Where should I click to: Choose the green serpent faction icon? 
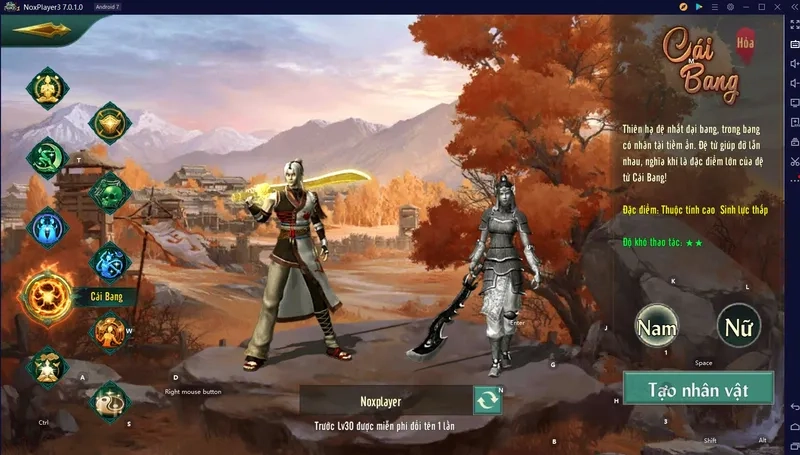click(x=45, y=157)
